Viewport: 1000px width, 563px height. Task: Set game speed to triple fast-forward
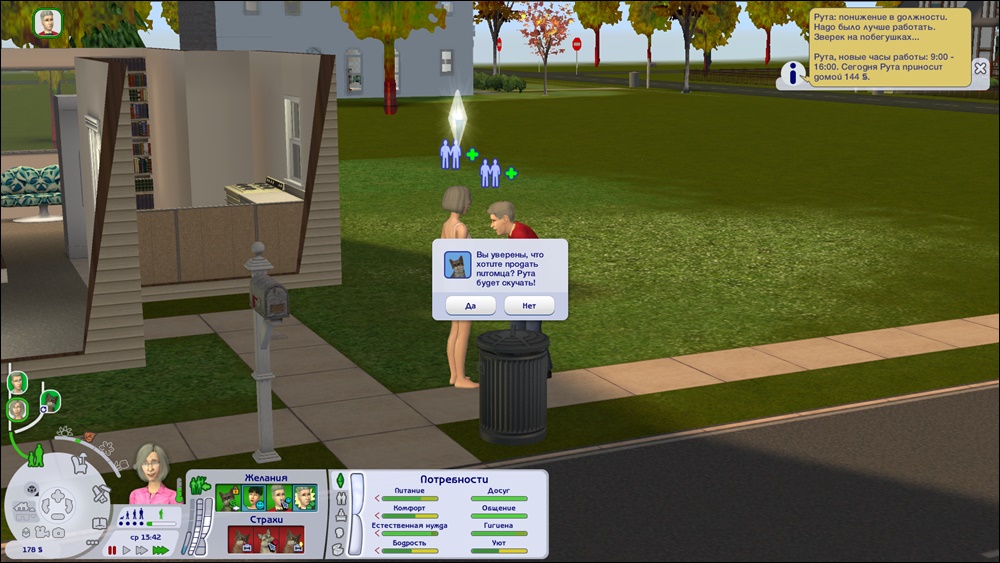(160, 550)
